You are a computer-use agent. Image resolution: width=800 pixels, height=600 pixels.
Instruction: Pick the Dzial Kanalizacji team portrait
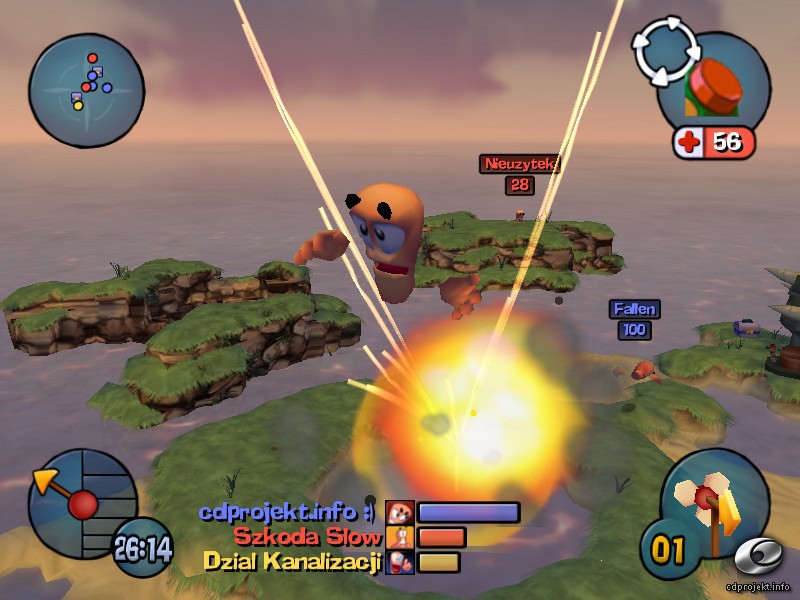pyautogui.click(x=400, y=562)
